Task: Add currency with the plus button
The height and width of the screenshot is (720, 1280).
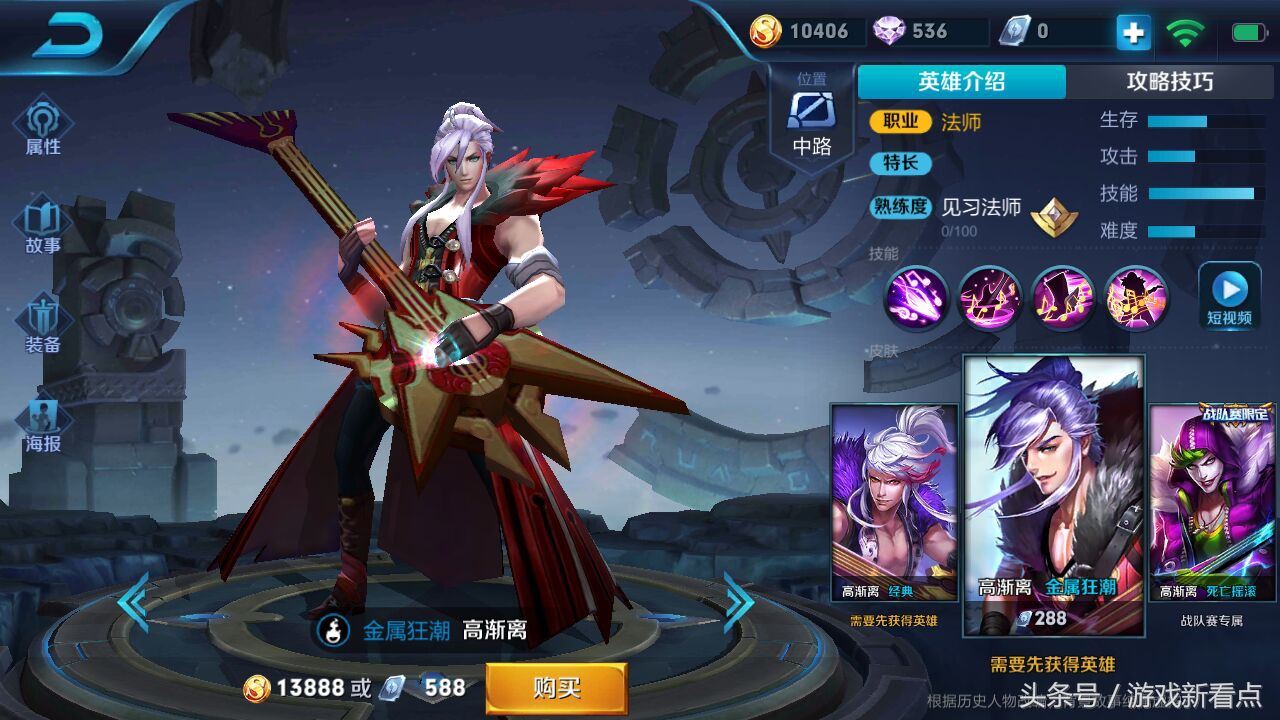Action: pos(1133,33)
